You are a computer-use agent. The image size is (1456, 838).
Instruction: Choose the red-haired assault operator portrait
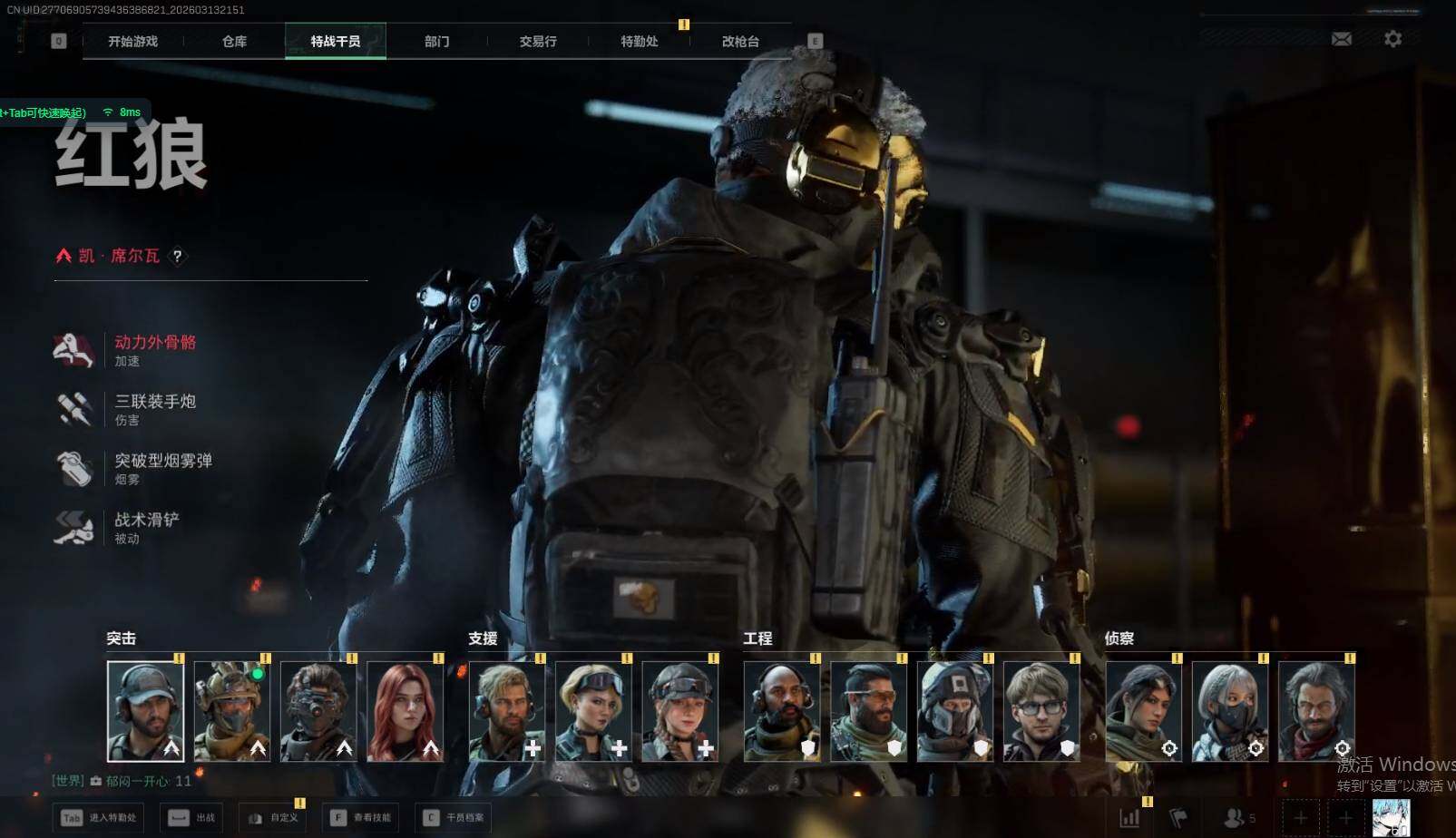[405, 711]
